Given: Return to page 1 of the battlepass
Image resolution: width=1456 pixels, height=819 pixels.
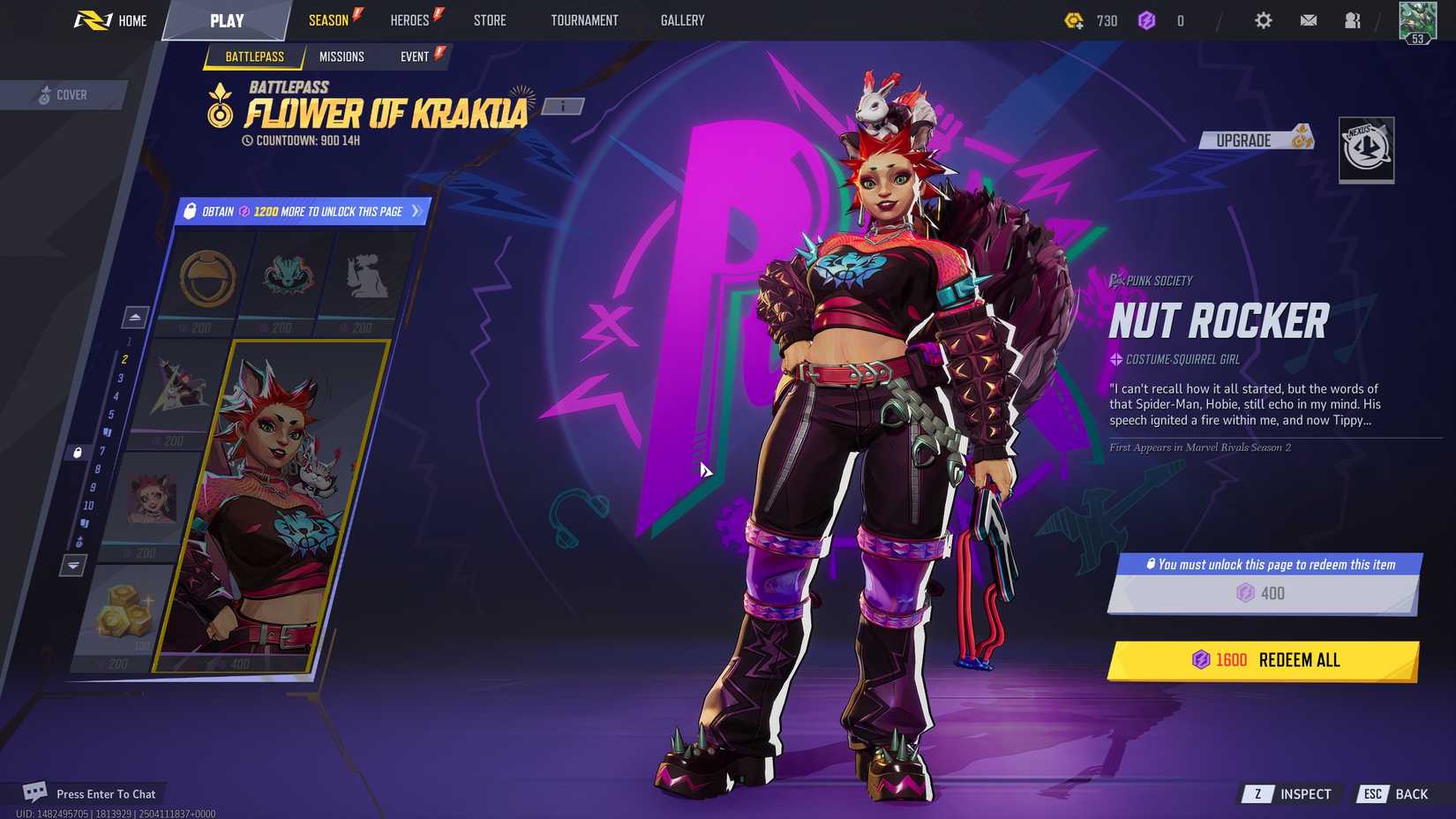Looking at the screenshot, I should point(129,342).
